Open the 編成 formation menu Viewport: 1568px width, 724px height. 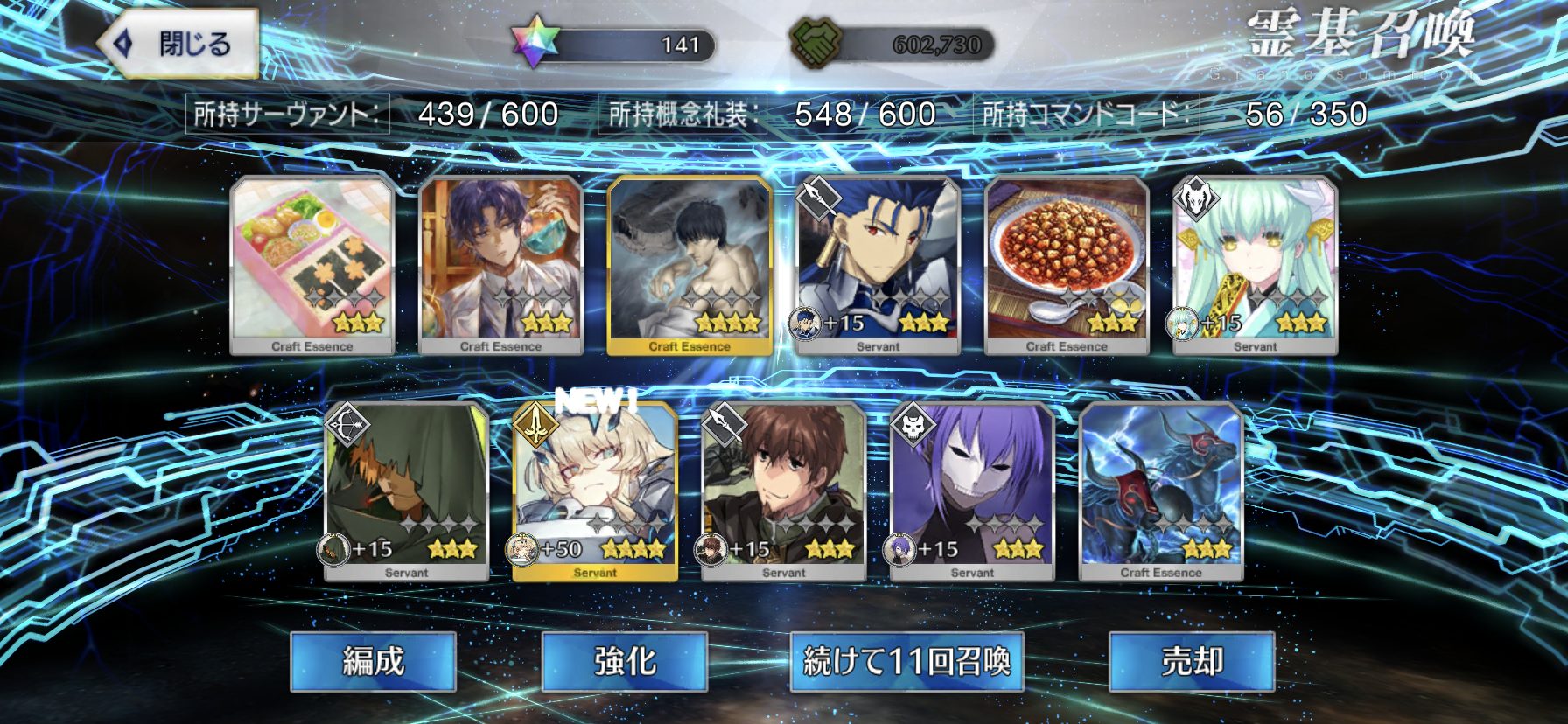tap(373, 661)
